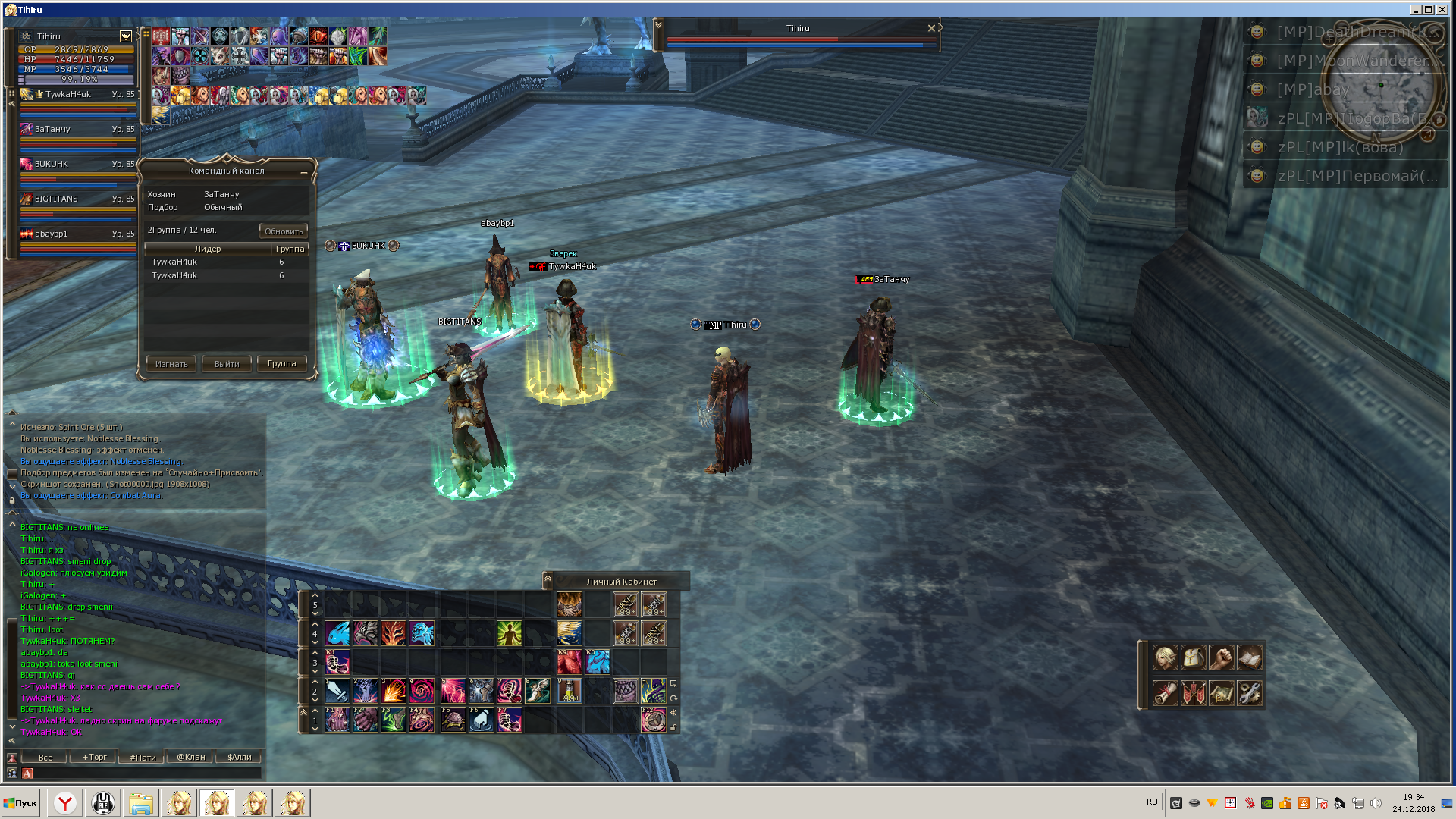Leave the command channel with Выйти
This screenshot has width=1456, height=819.
click(227, 364)
